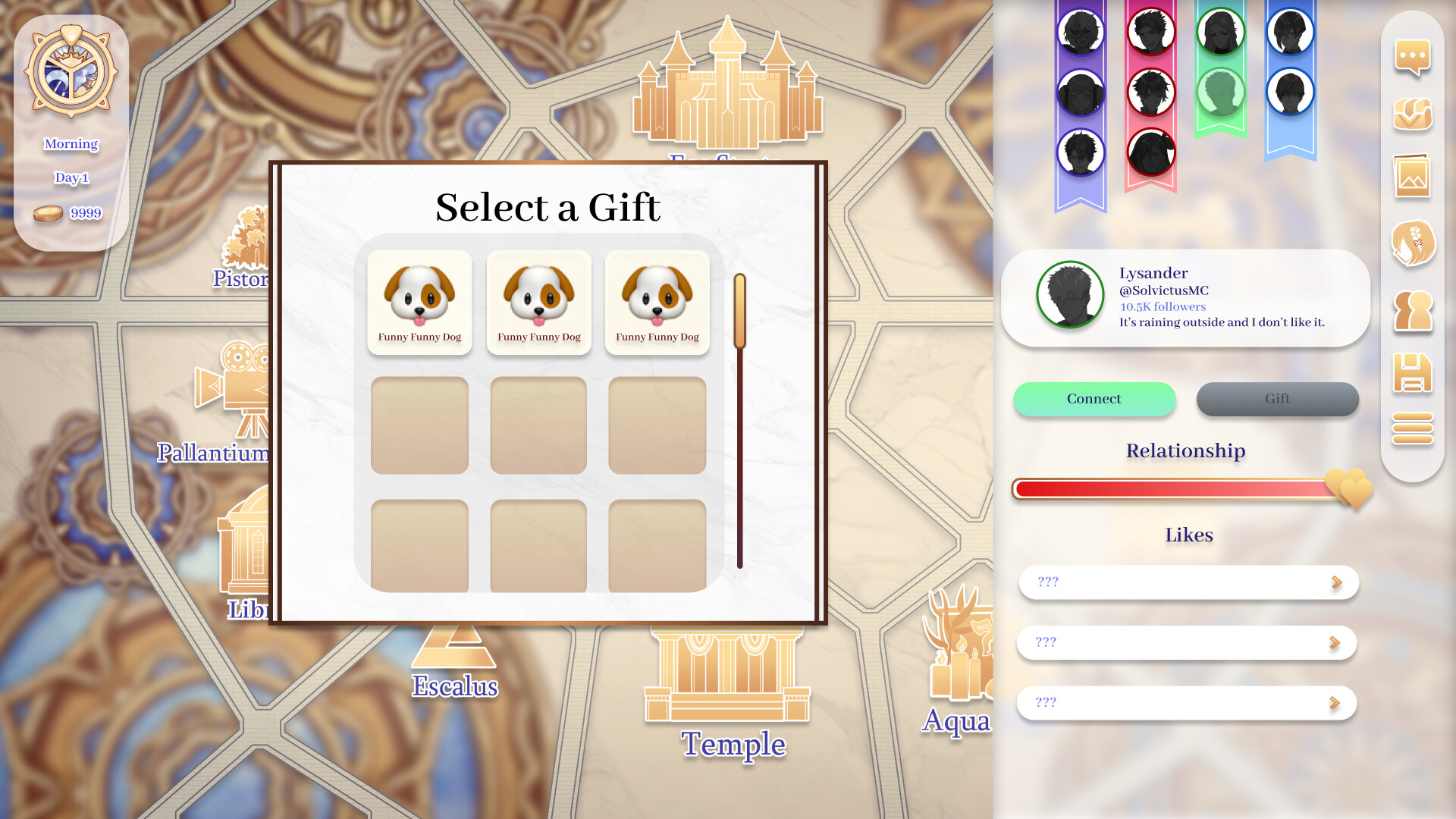
Task: Click the clock dial showing Morning
Action: tap(72, 72)
